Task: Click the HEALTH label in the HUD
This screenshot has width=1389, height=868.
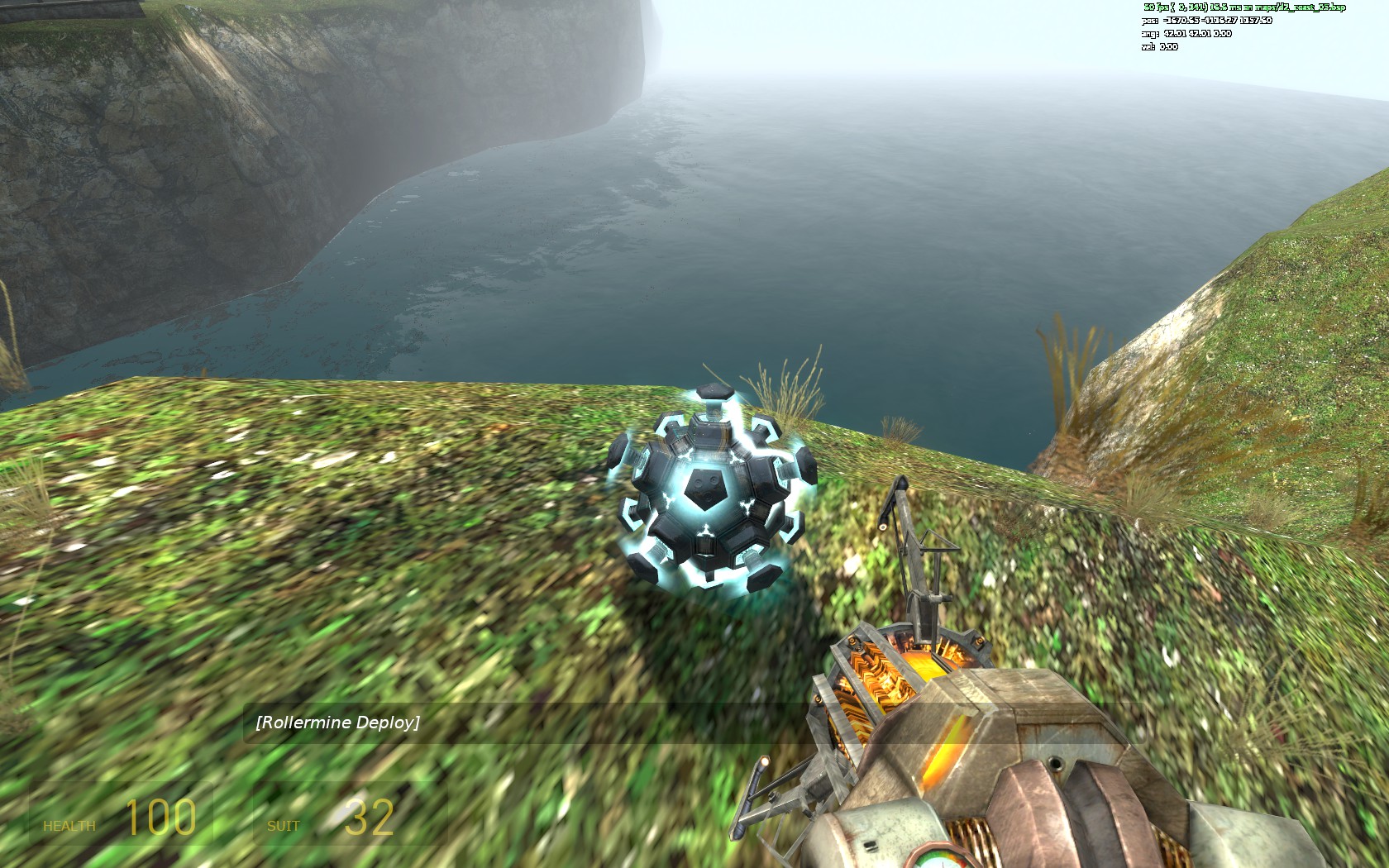Action: click(70, 824)
